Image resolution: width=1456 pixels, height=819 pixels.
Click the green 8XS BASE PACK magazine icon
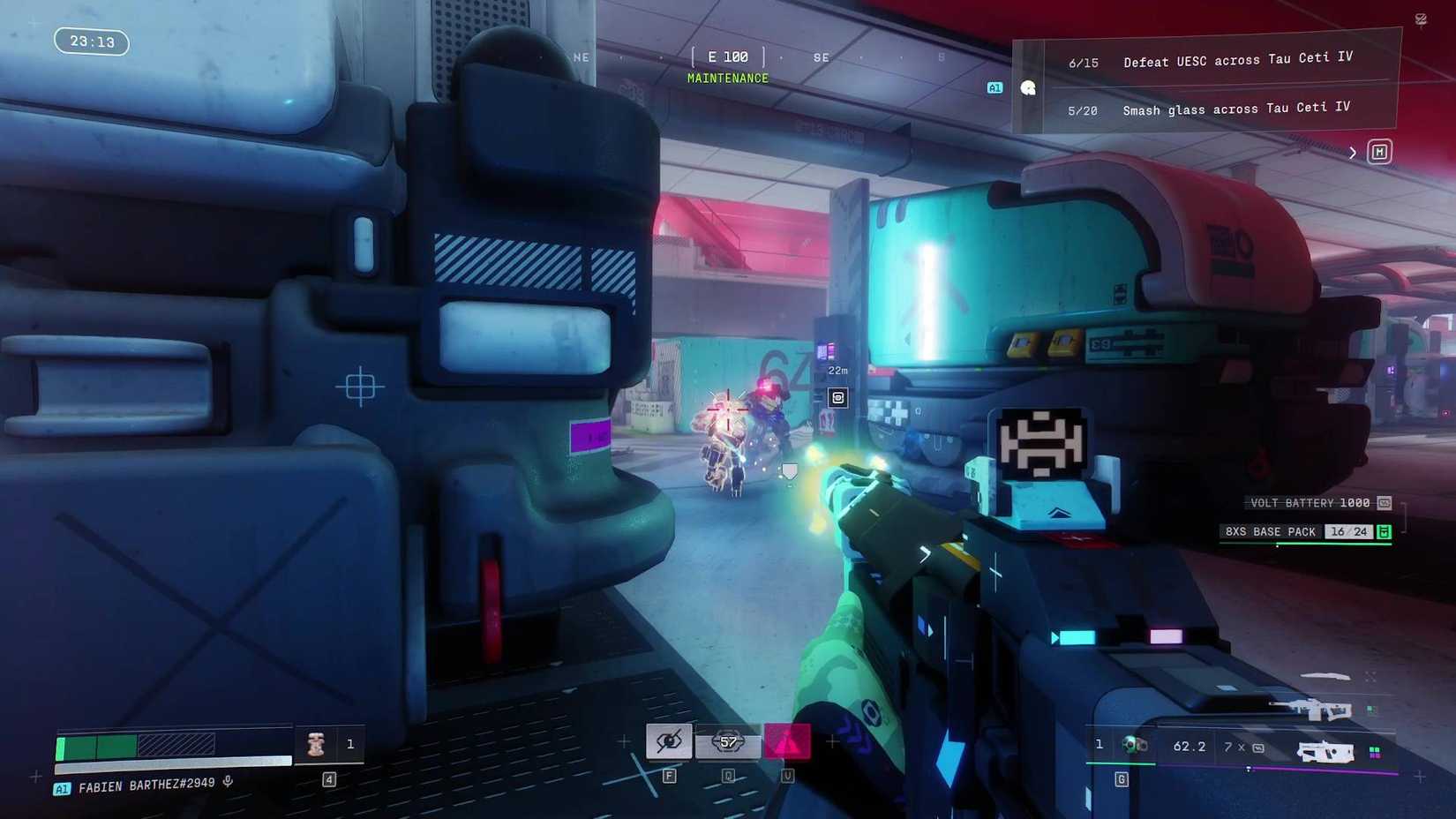point(1384,533)
